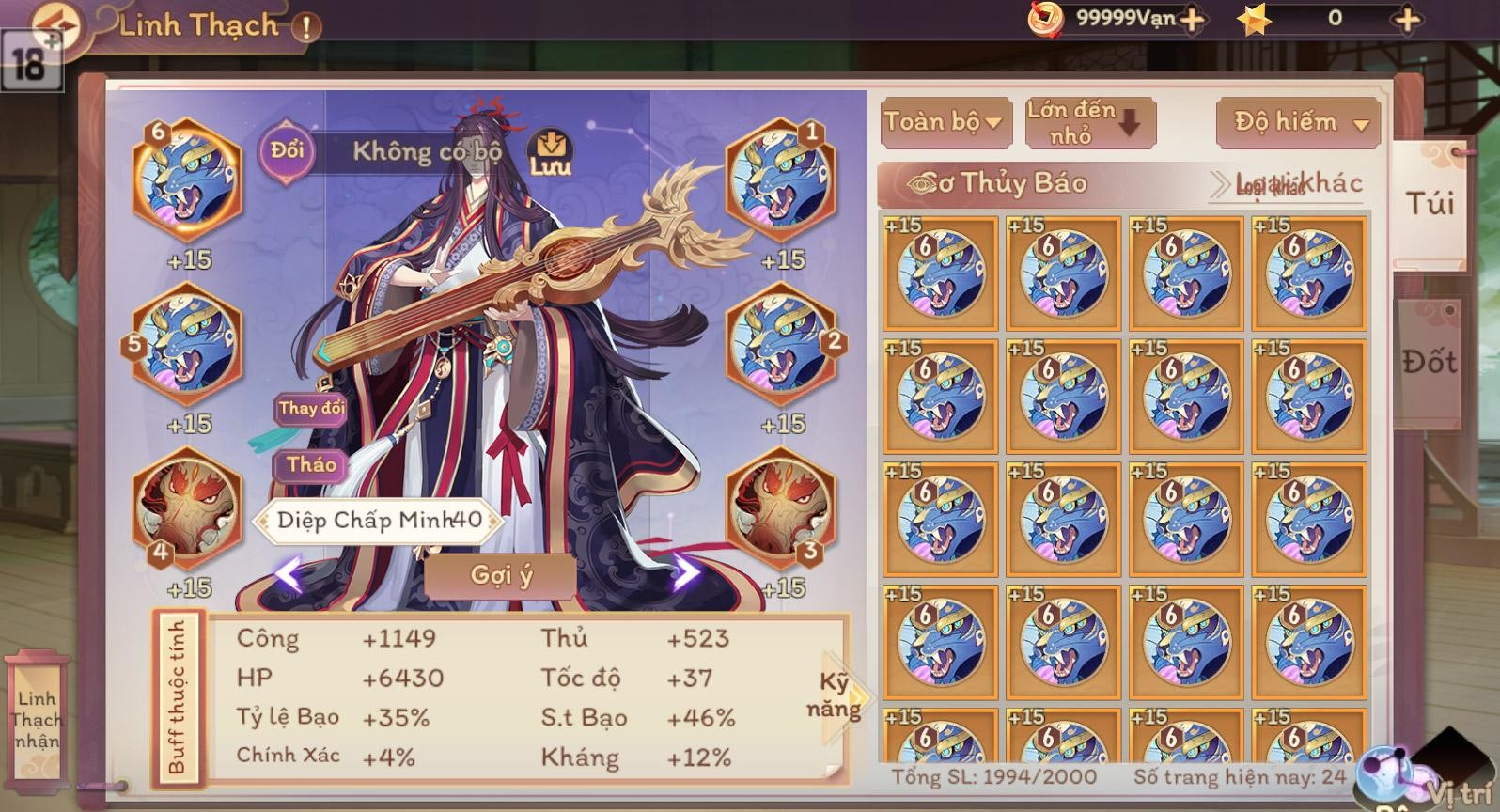Save the set with Lưu button
1500x812 pixels.
[x=550, y=152]
